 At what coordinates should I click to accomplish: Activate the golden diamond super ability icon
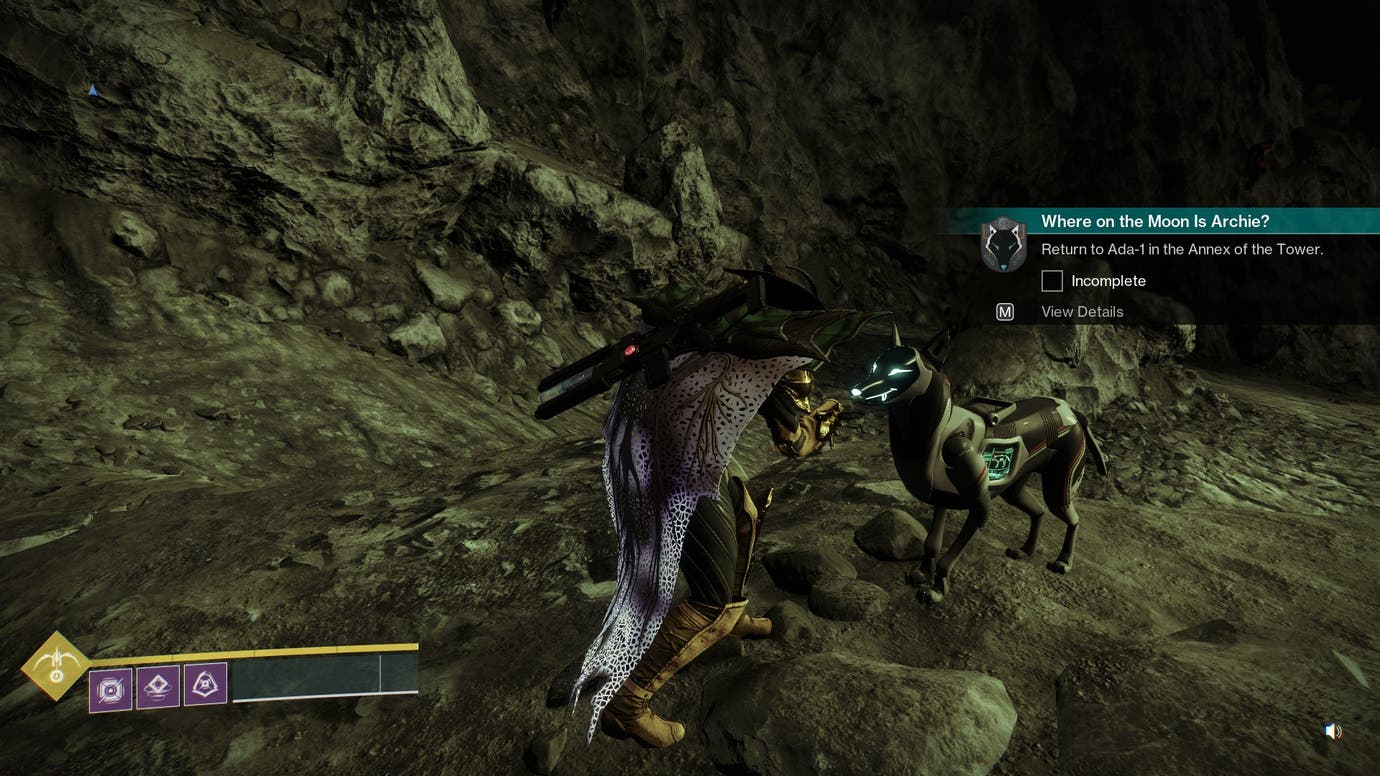tap(56, 665)
